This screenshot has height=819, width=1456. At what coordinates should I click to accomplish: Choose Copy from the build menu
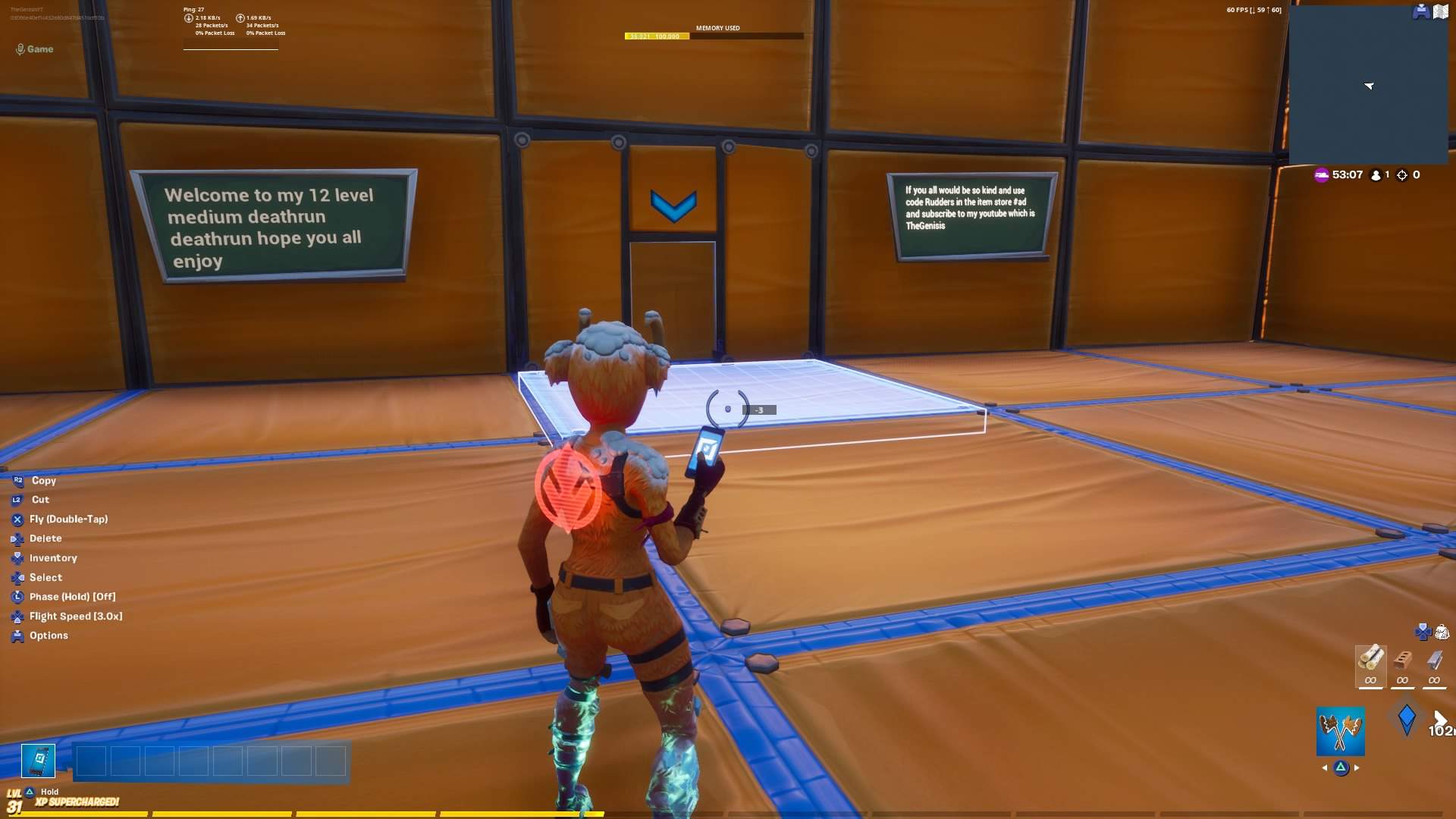point(43,480)
